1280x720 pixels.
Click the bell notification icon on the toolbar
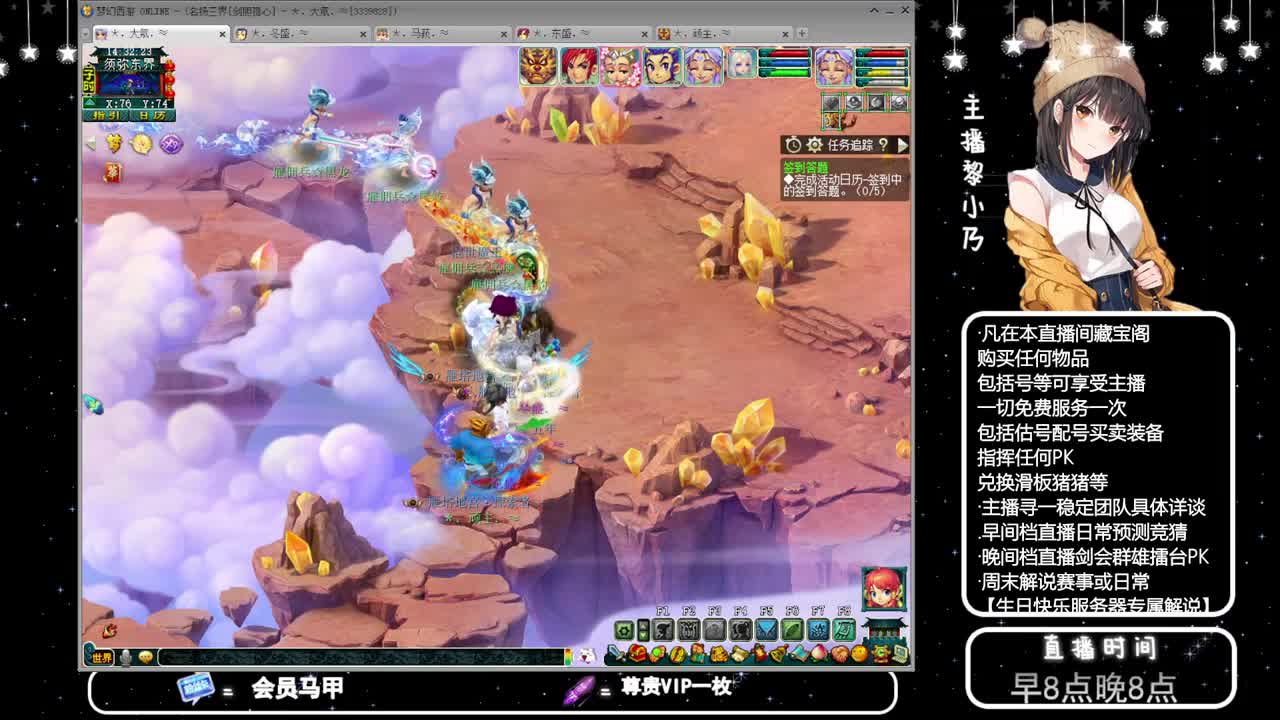point(777,654)
